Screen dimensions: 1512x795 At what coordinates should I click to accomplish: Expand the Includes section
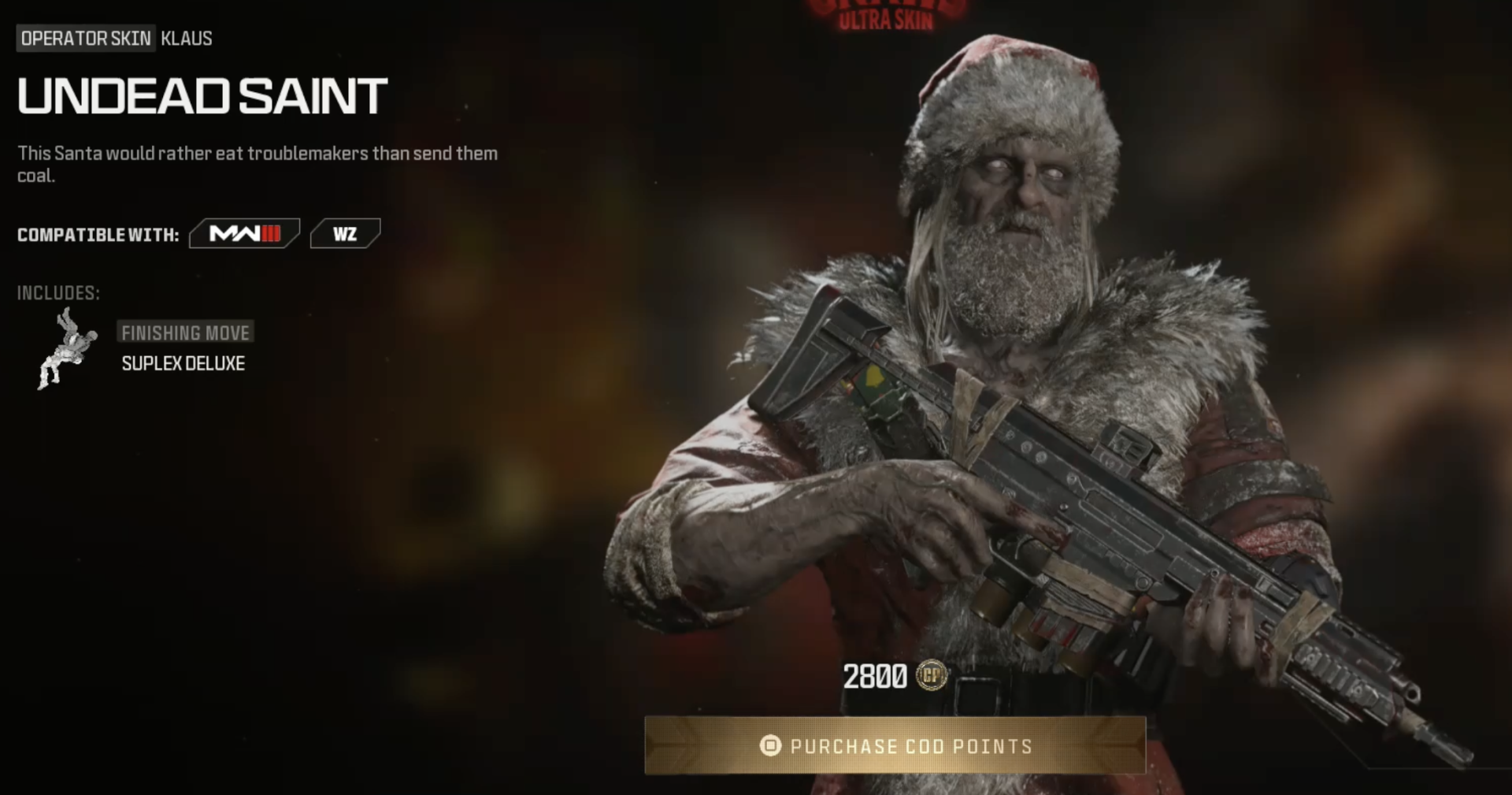[x=57, y=294]
